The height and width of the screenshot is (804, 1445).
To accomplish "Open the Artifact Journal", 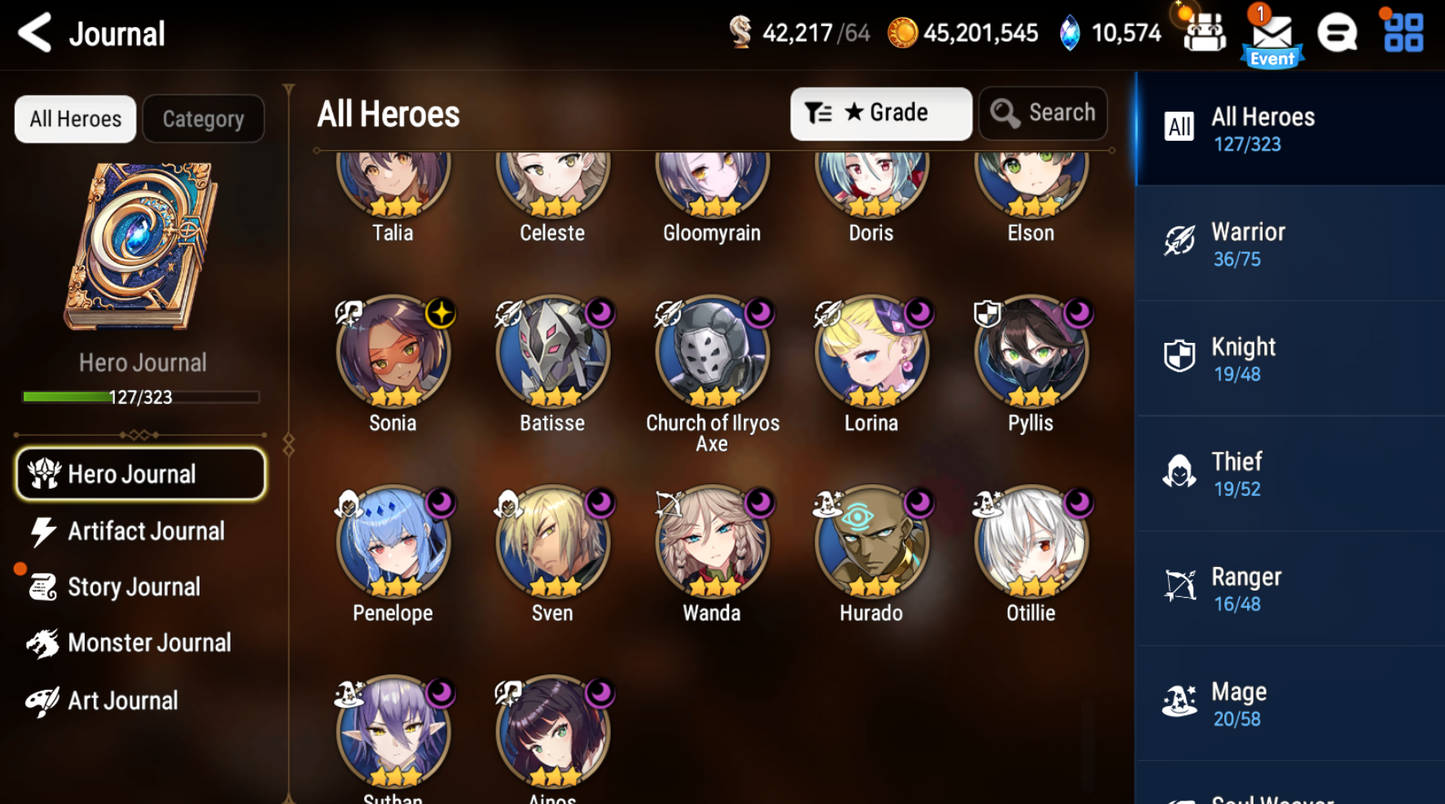I will pos(145,531).
